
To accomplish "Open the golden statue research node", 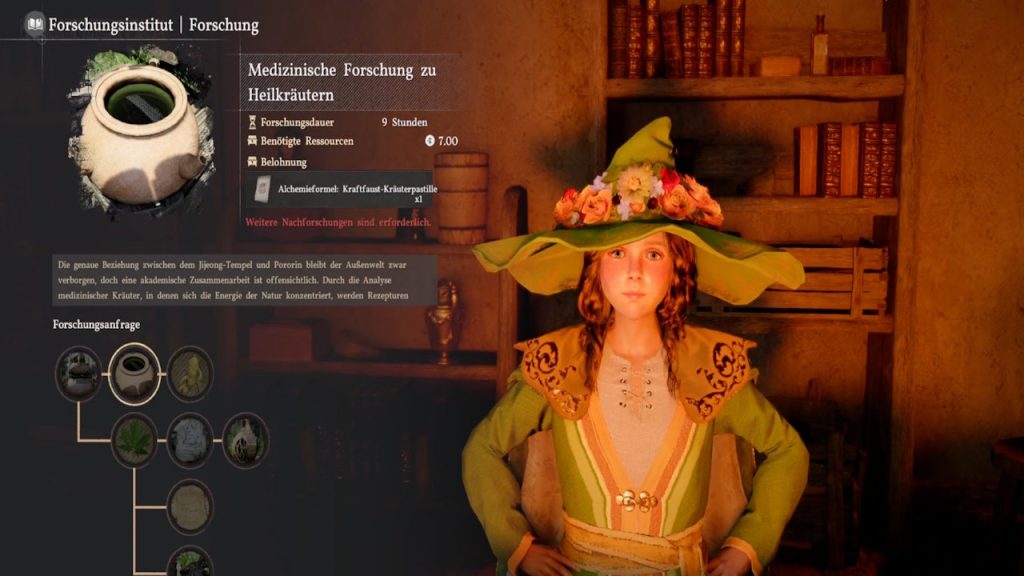I will 190,374.
